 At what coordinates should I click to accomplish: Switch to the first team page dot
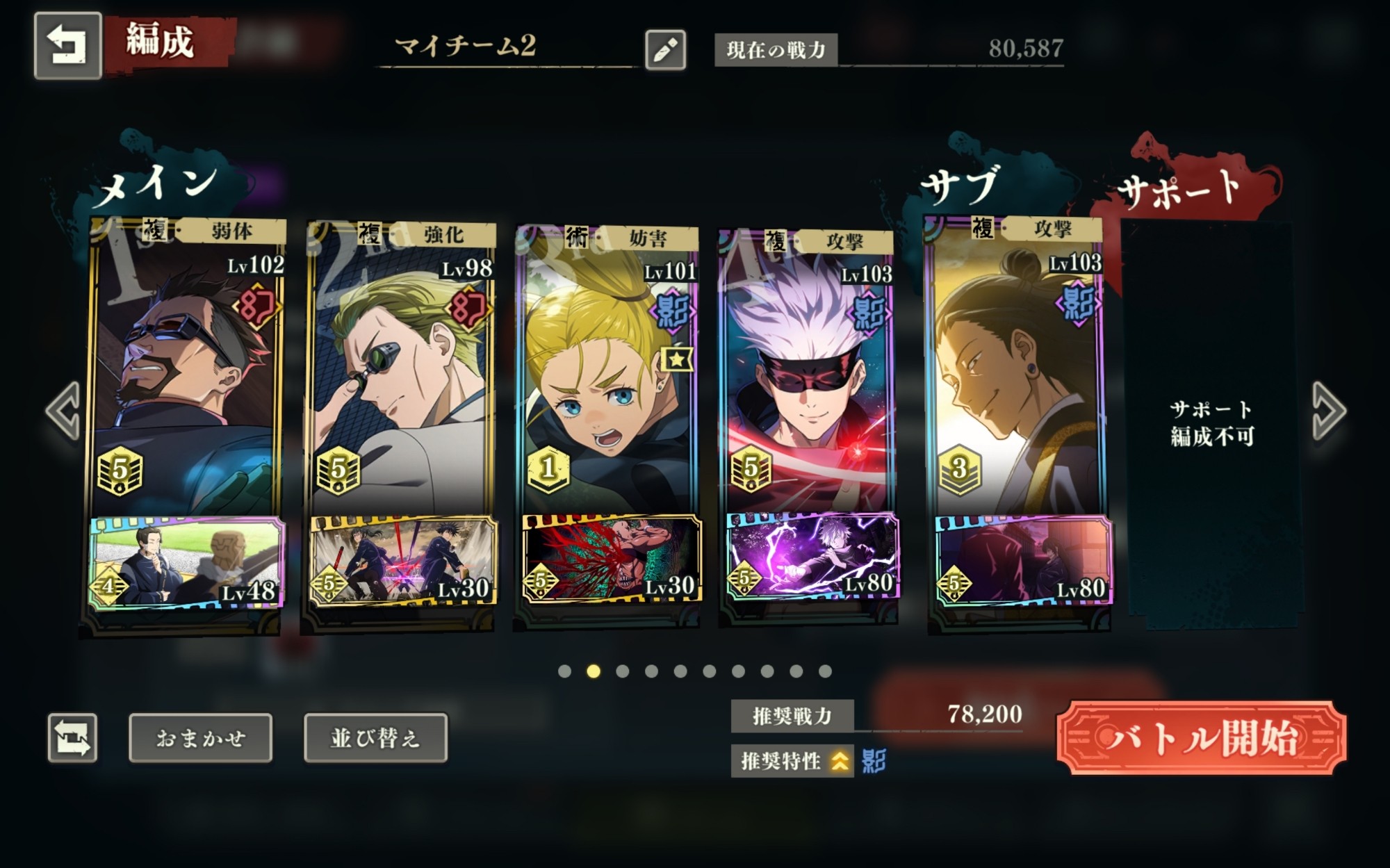click(564, 671)
